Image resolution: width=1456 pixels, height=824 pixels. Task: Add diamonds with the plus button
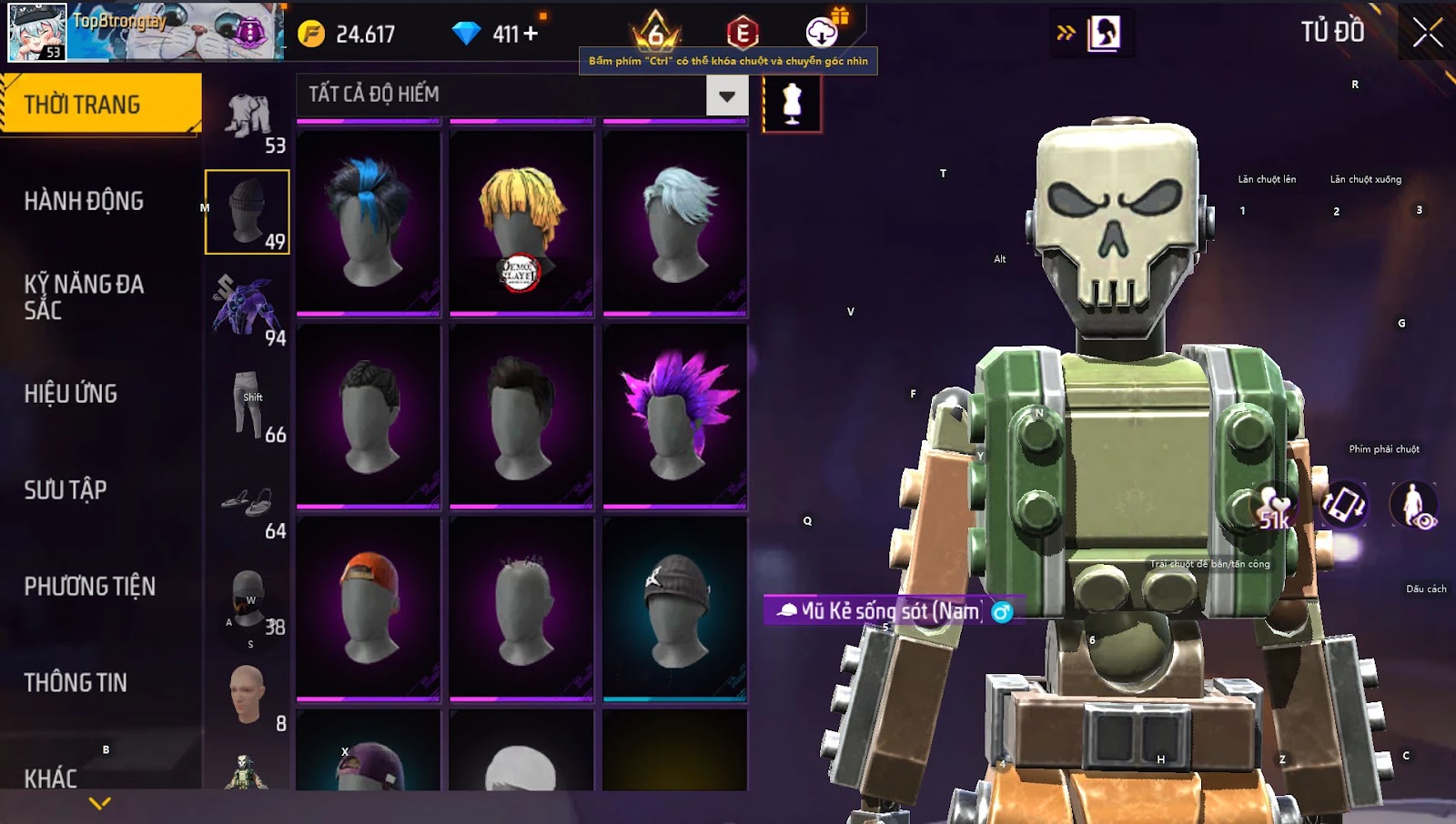(531, 35)
